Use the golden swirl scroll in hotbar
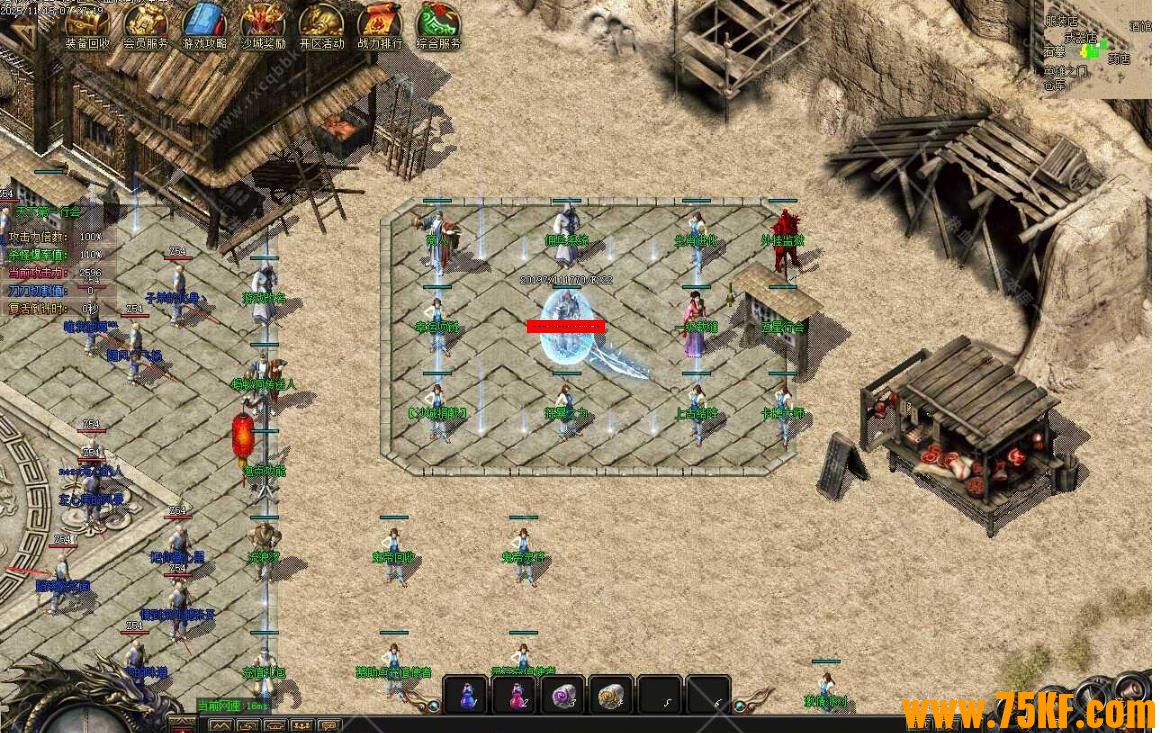 coord(611,695)
